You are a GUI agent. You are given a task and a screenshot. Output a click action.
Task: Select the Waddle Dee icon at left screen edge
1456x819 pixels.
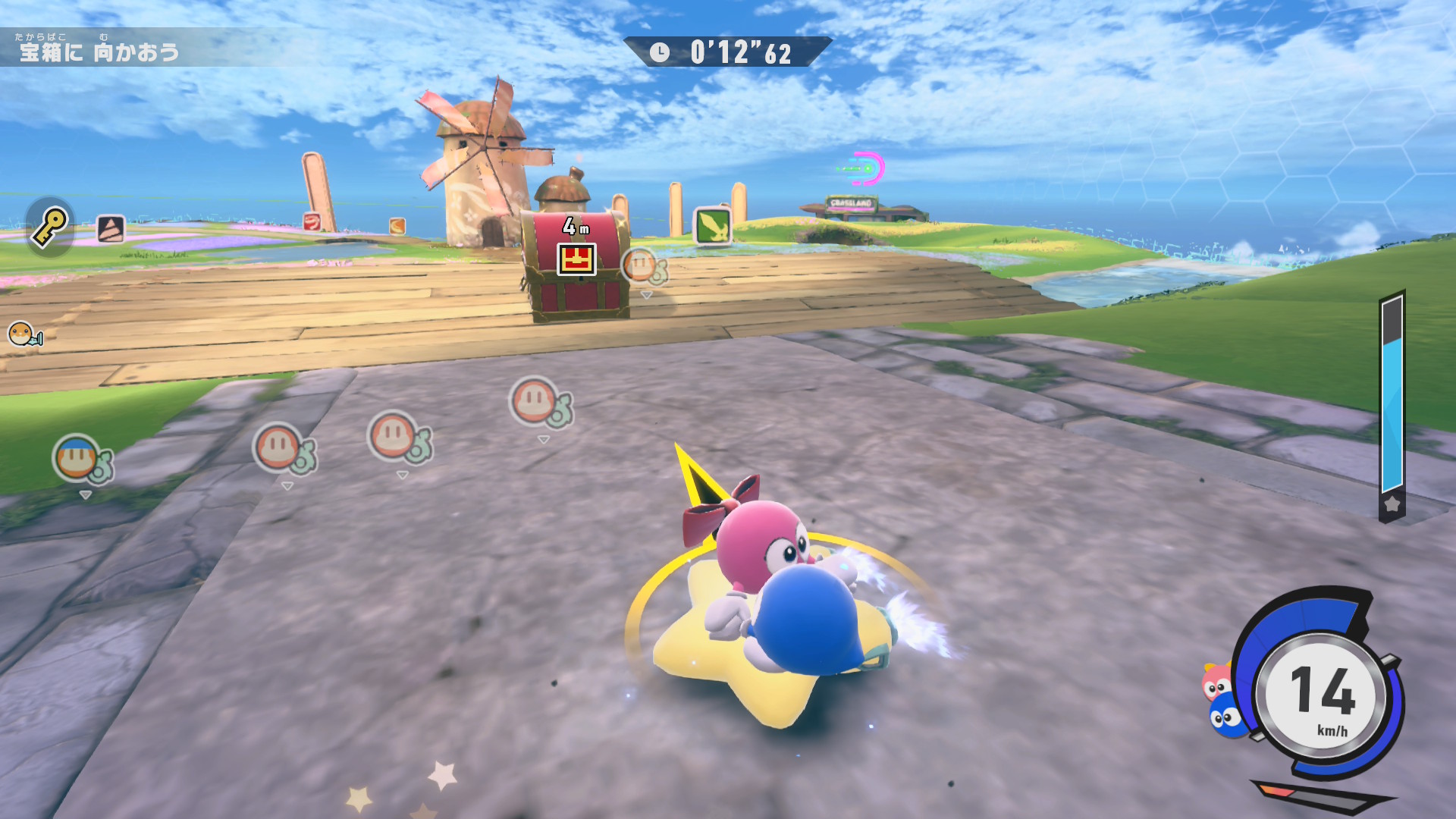click(x=23, y=334)
